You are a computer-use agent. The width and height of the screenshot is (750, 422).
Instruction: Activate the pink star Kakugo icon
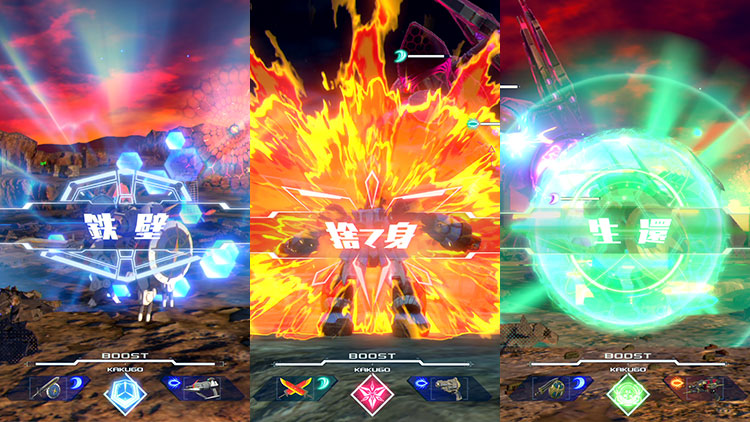373,393
